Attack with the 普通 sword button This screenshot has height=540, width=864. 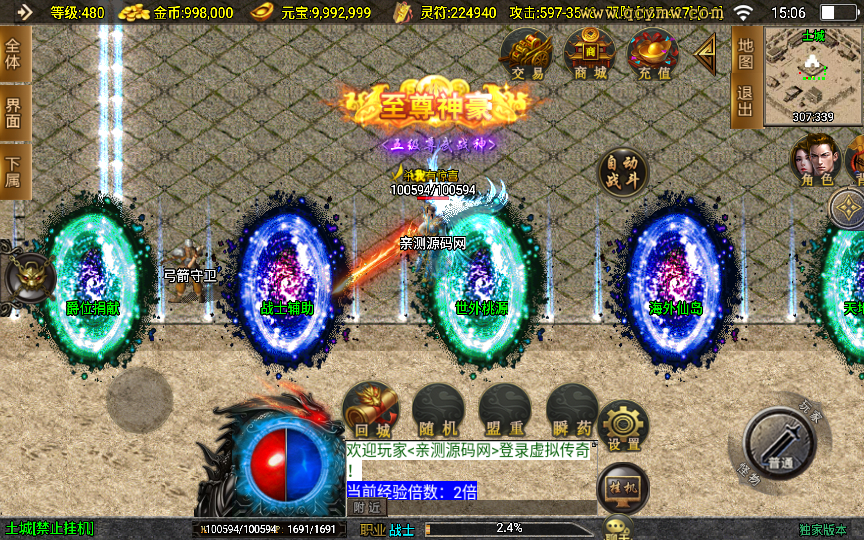click(x=781, y=450)
